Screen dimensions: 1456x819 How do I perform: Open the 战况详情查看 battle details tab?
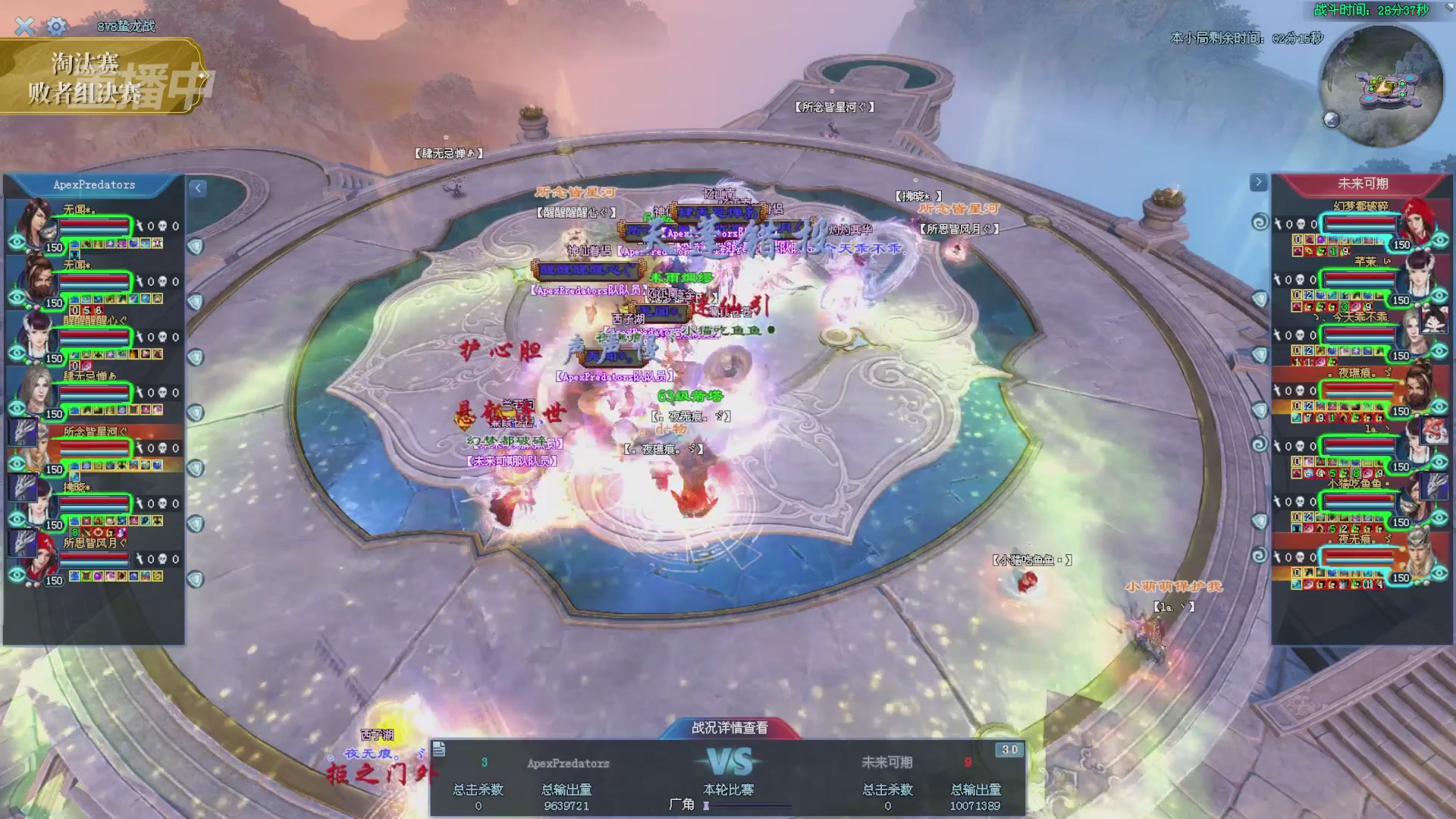click(x=729, y=728)
